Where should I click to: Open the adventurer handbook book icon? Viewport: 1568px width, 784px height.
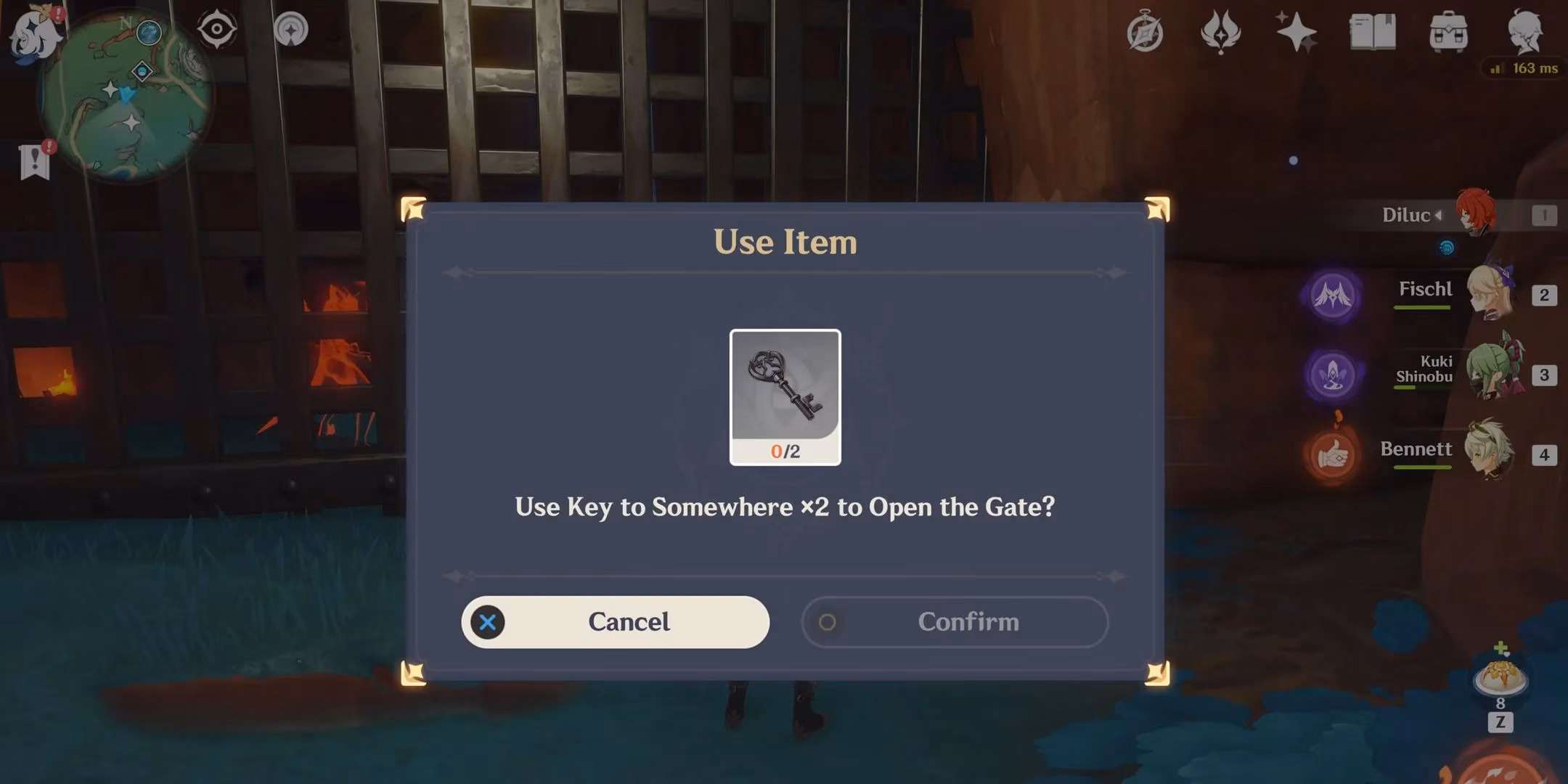(1372, 33)
